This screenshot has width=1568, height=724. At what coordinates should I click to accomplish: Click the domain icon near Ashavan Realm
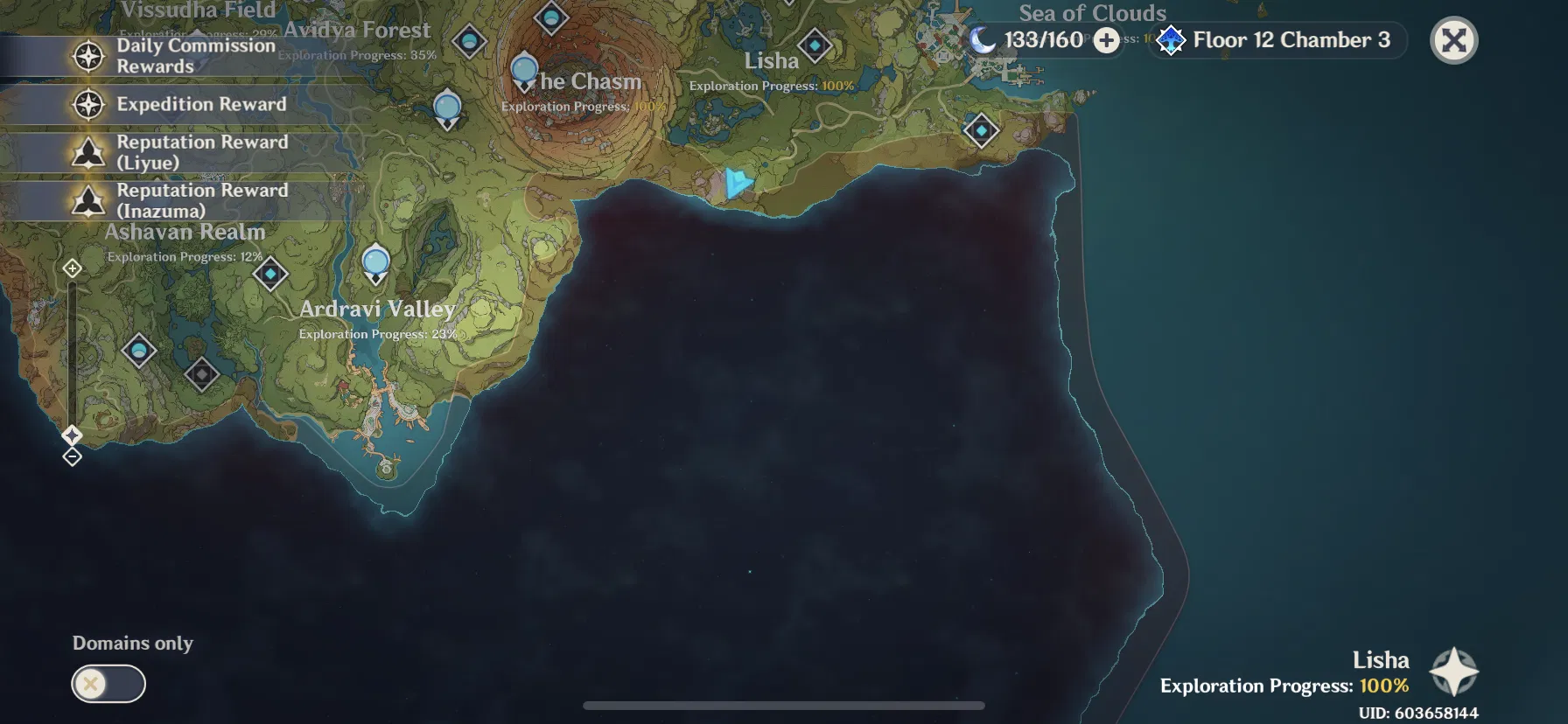(x=269, y=275)
